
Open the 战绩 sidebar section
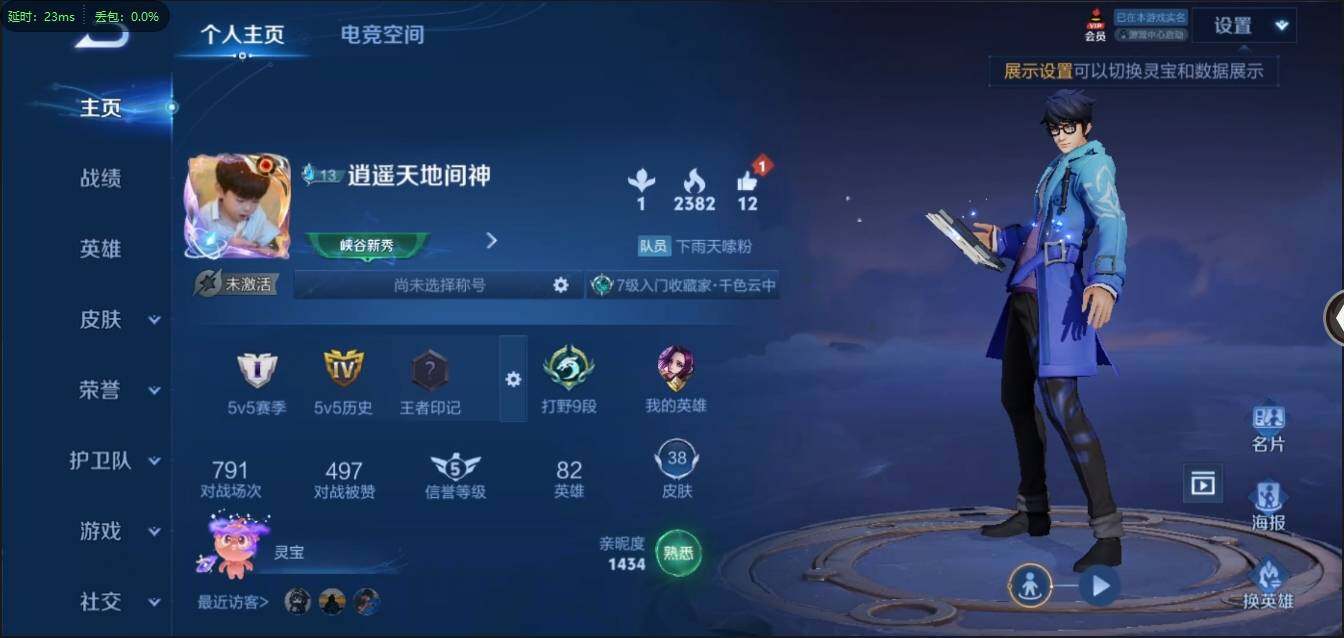point(100,179)
